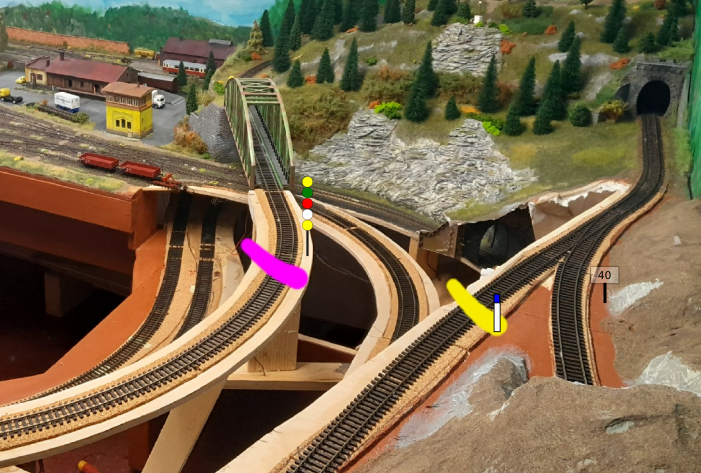Select the blue-and-white shunting signal

click(x=496, y=314)
